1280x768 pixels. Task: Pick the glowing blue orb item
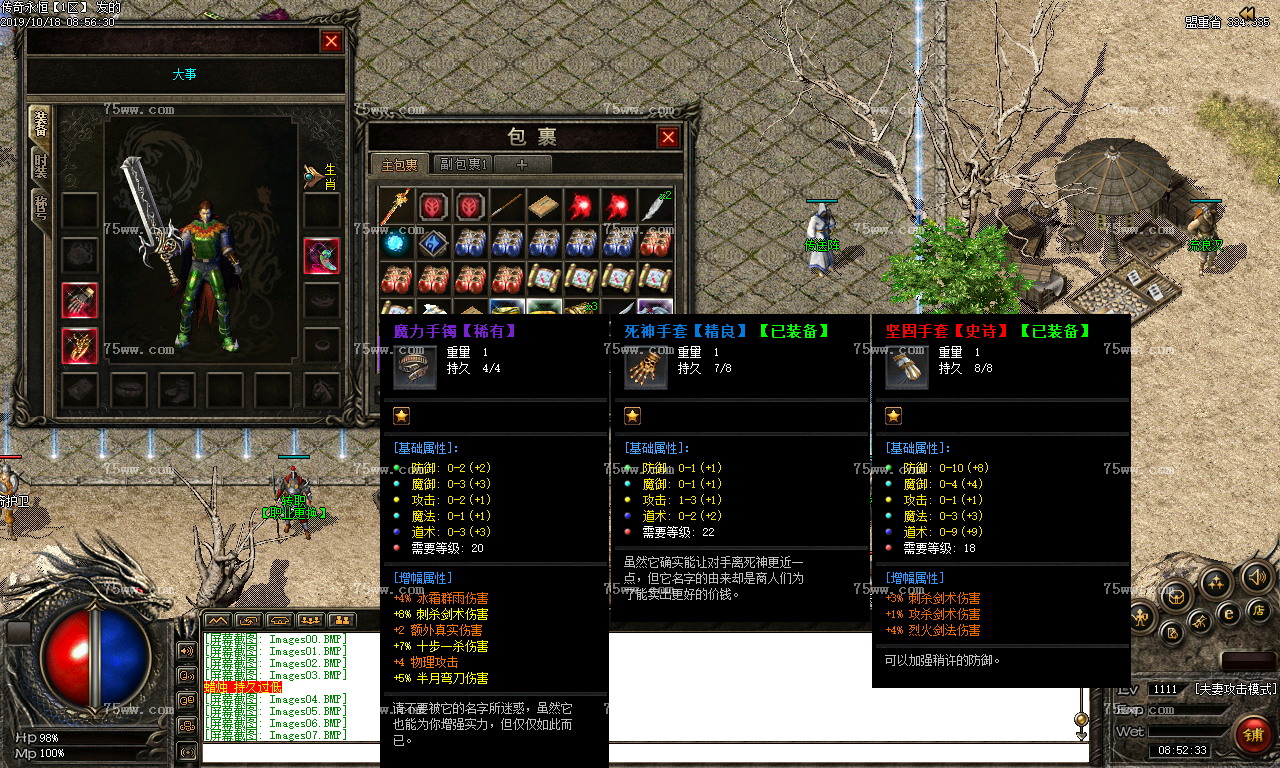(396, 242)
